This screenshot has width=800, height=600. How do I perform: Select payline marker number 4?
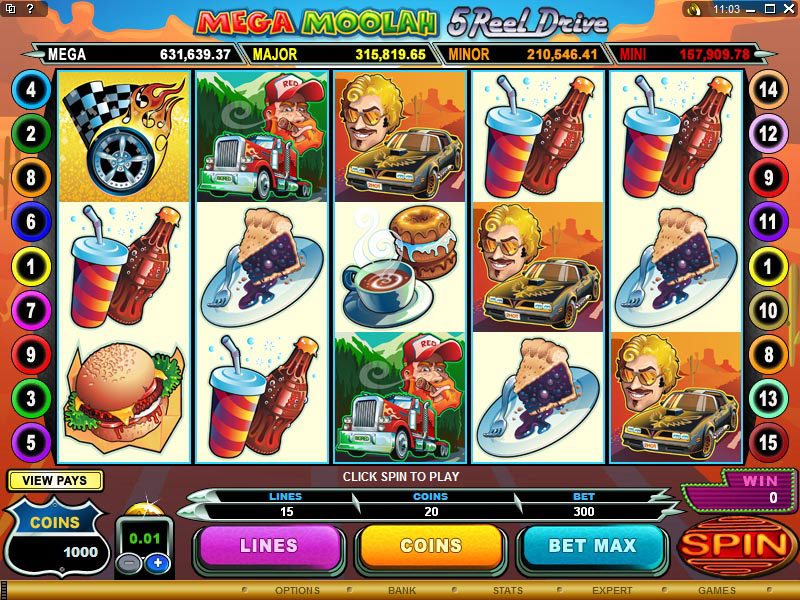point(30,90)
